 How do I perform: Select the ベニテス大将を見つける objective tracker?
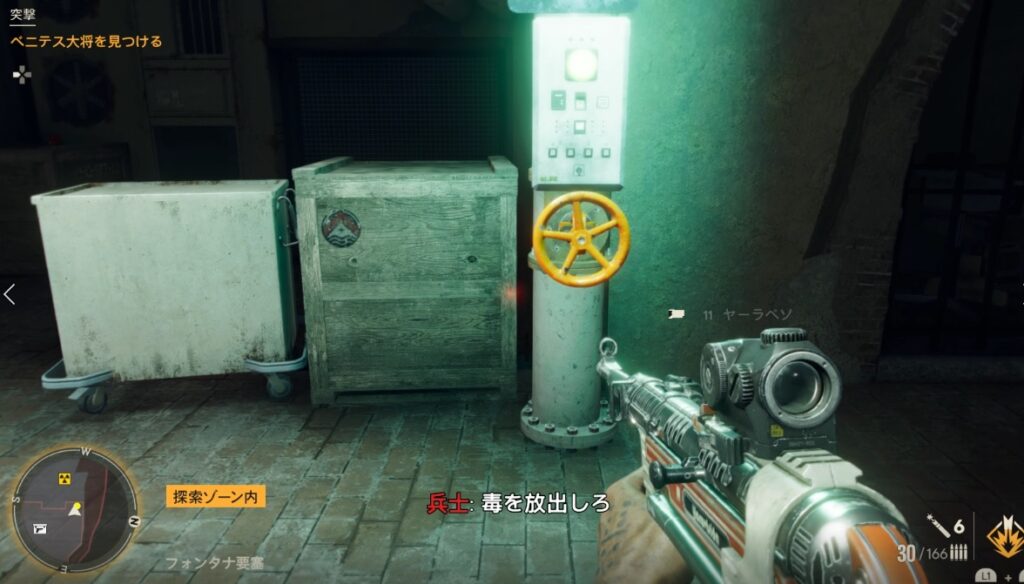[x=86, y=42]
